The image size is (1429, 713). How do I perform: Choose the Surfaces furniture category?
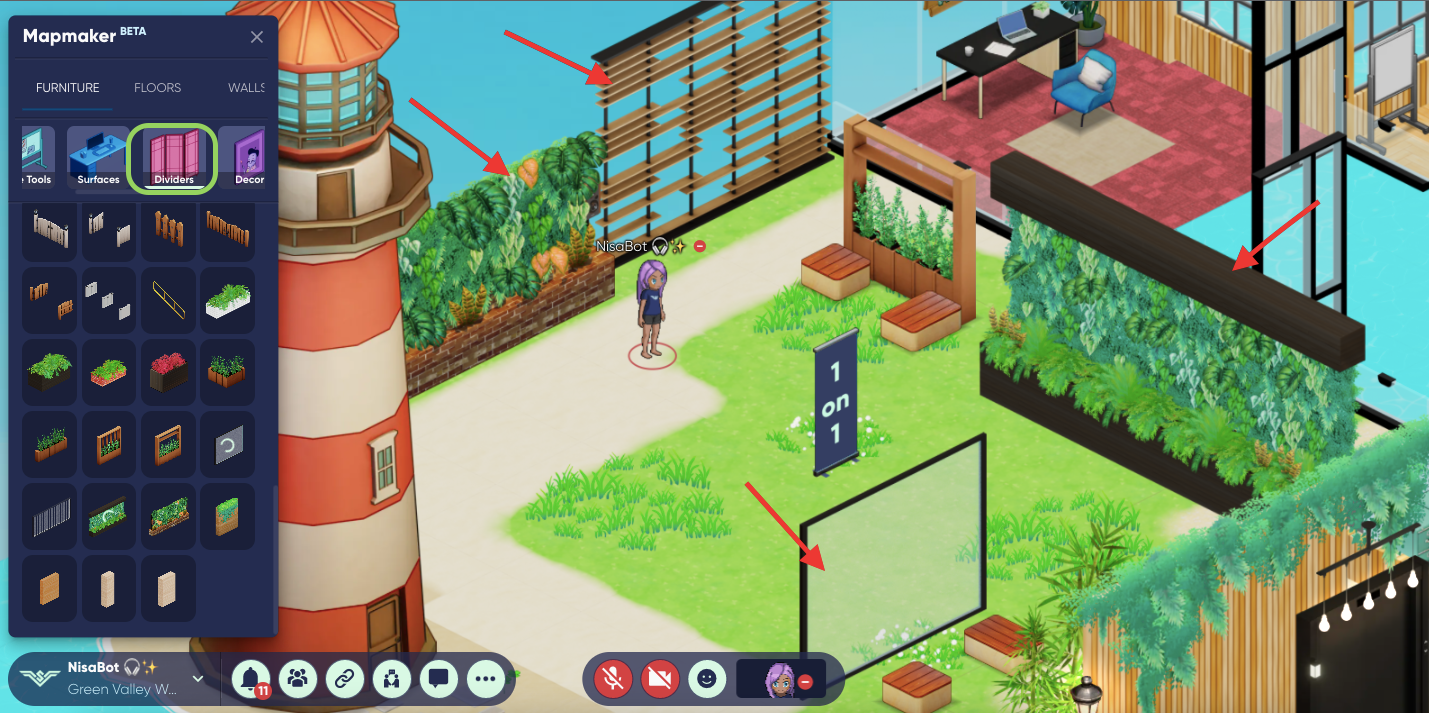98,157
